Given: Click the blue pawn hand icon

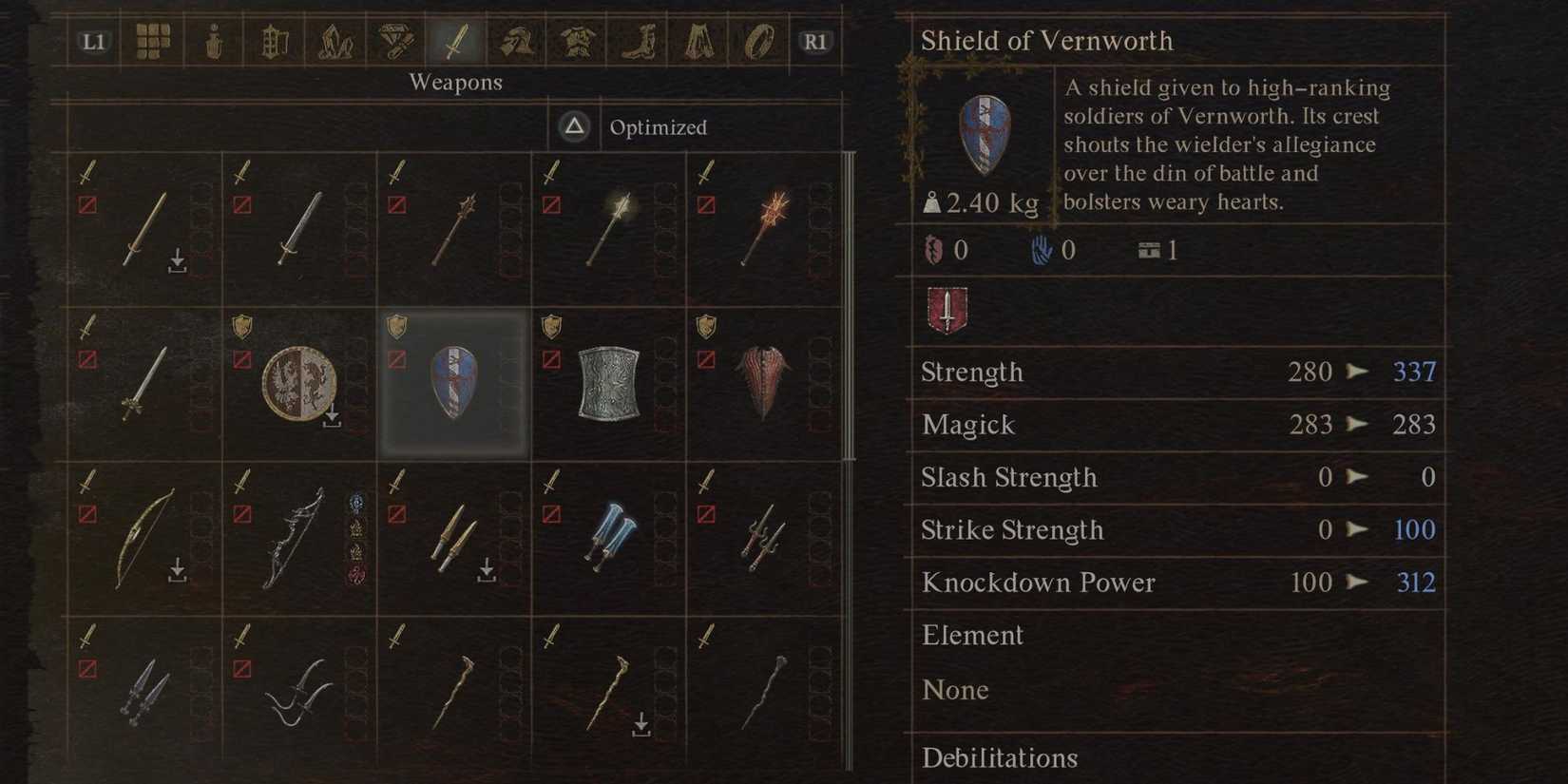Looking at the screenshot, I should [x=1042, y=250].
